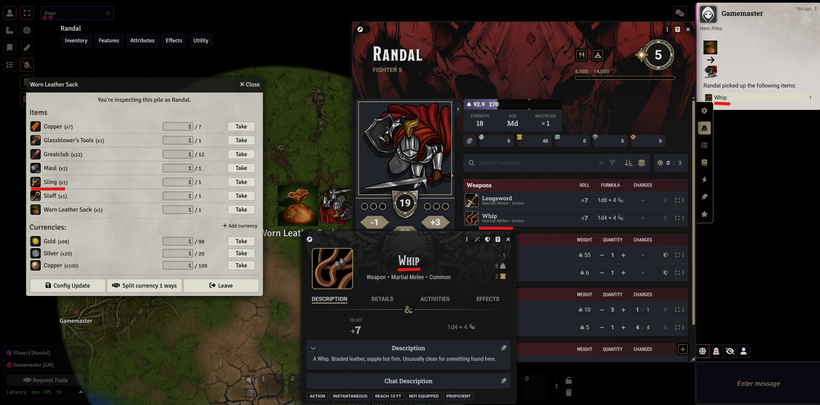This screenshot has width=820, height=405.
Task: Show the Whip item's Activities tab
Action: click(x=435, y=299)
